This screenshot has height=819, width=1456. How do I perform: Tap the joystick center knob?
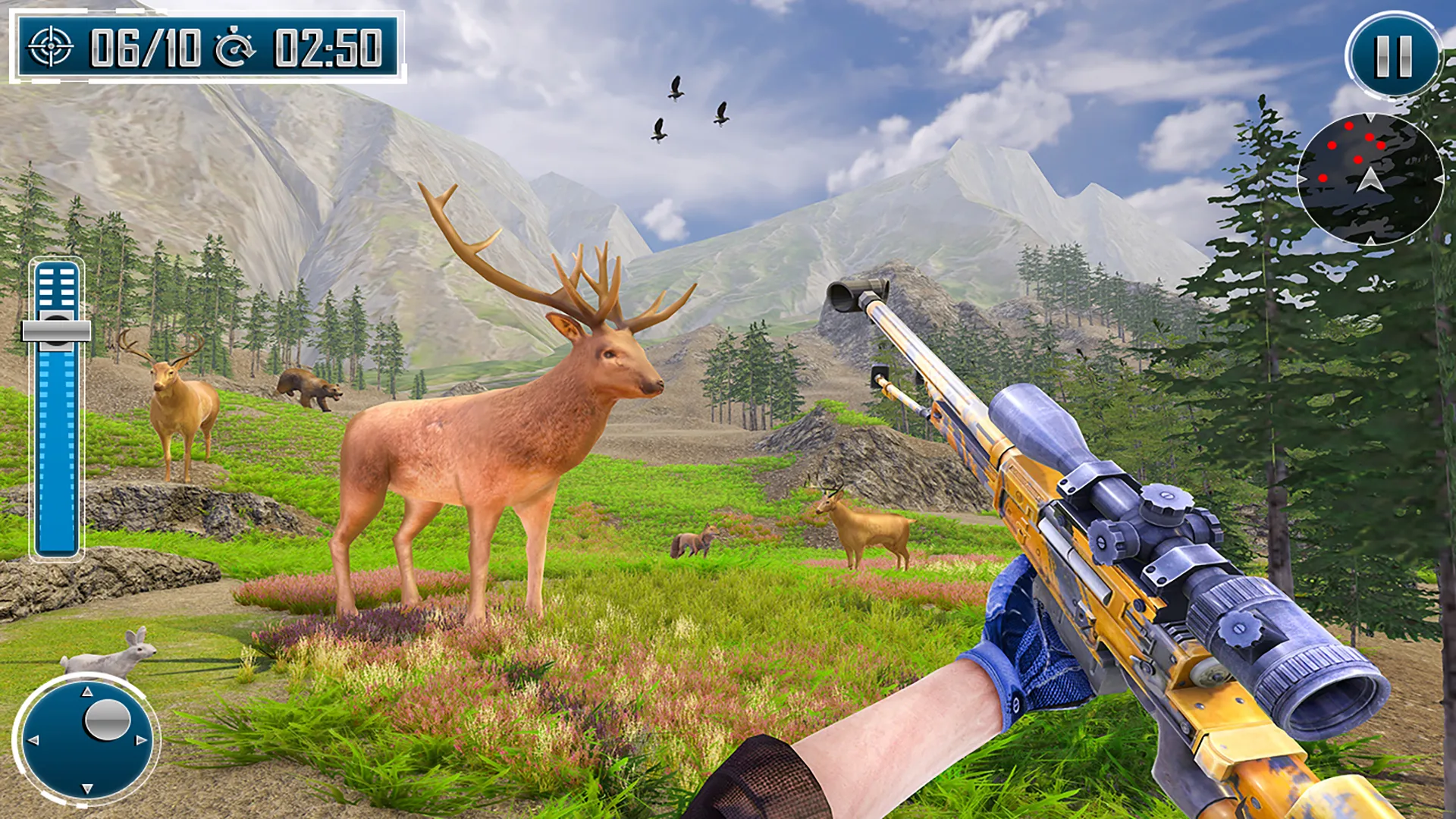tap(108, 720)
